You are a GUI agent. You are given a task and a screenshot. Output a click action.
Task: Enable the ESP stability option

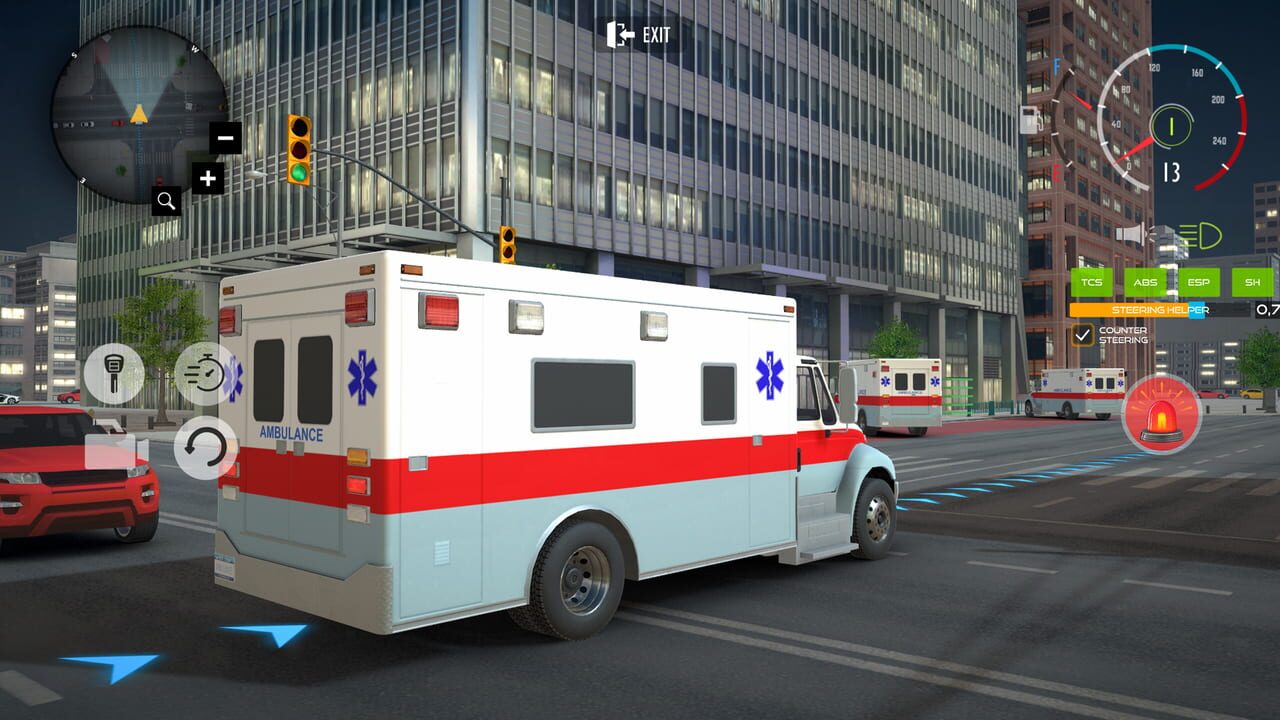coord(1198,283)
